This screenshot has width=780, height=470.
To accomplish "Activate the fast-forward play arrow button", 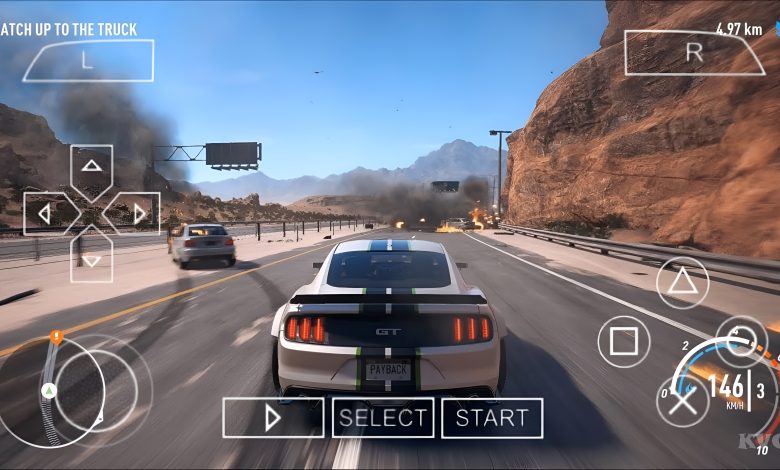I will [x=273, y=418].
